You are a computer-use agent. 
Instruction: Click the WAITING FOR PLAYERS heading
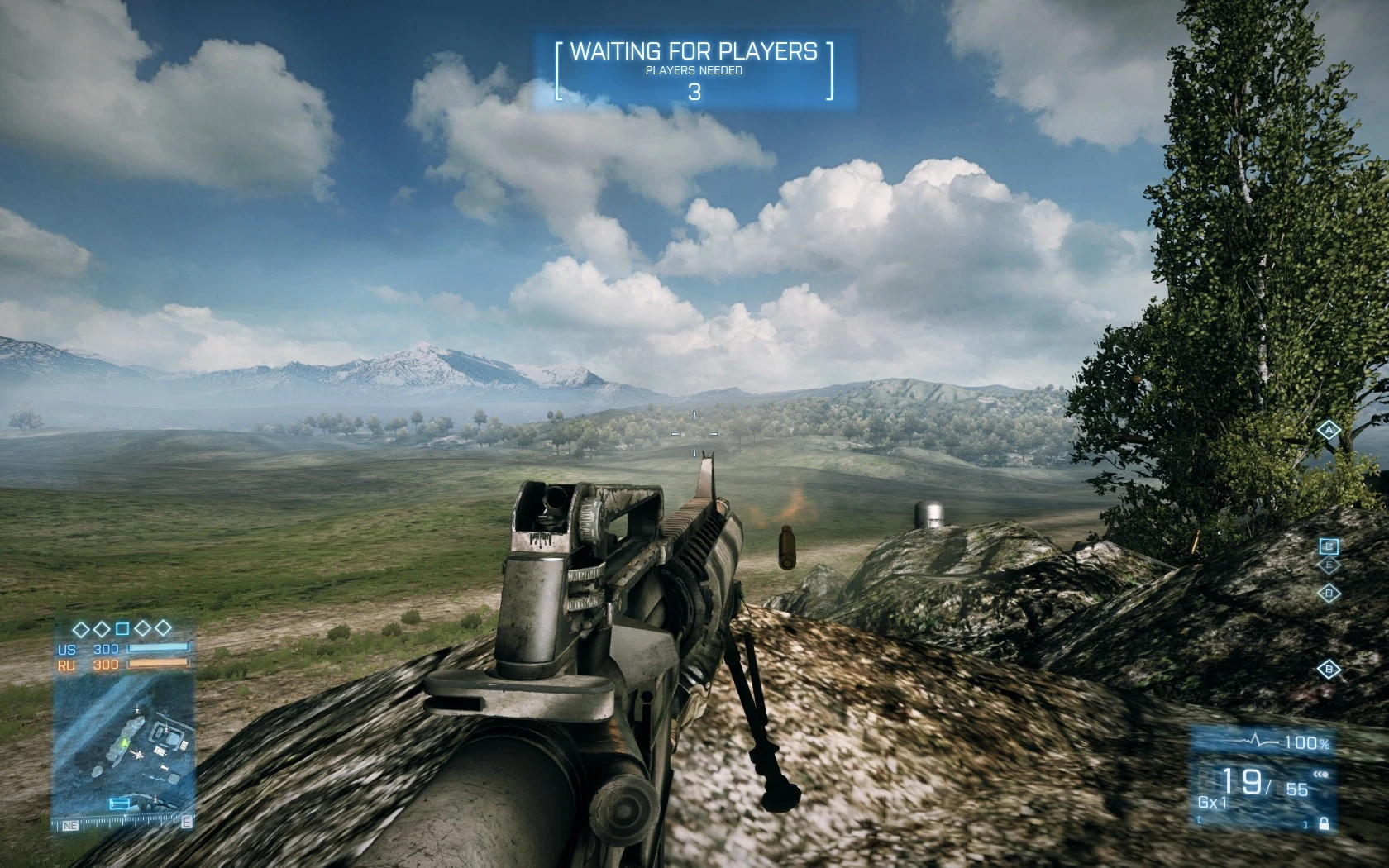tap(694, 51)
